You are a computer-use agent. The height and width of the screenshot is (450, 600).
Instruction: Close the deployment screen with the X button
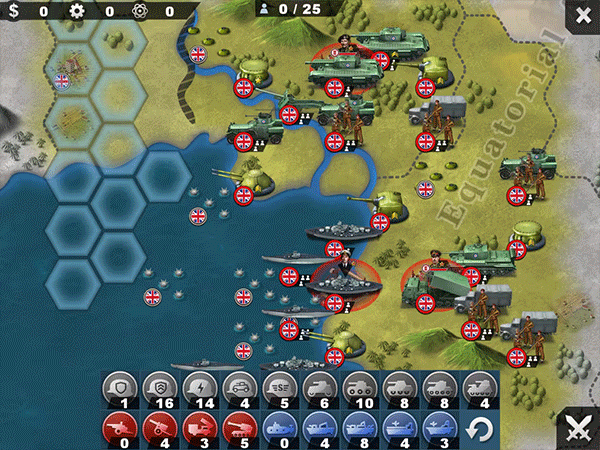click(581, 16)
